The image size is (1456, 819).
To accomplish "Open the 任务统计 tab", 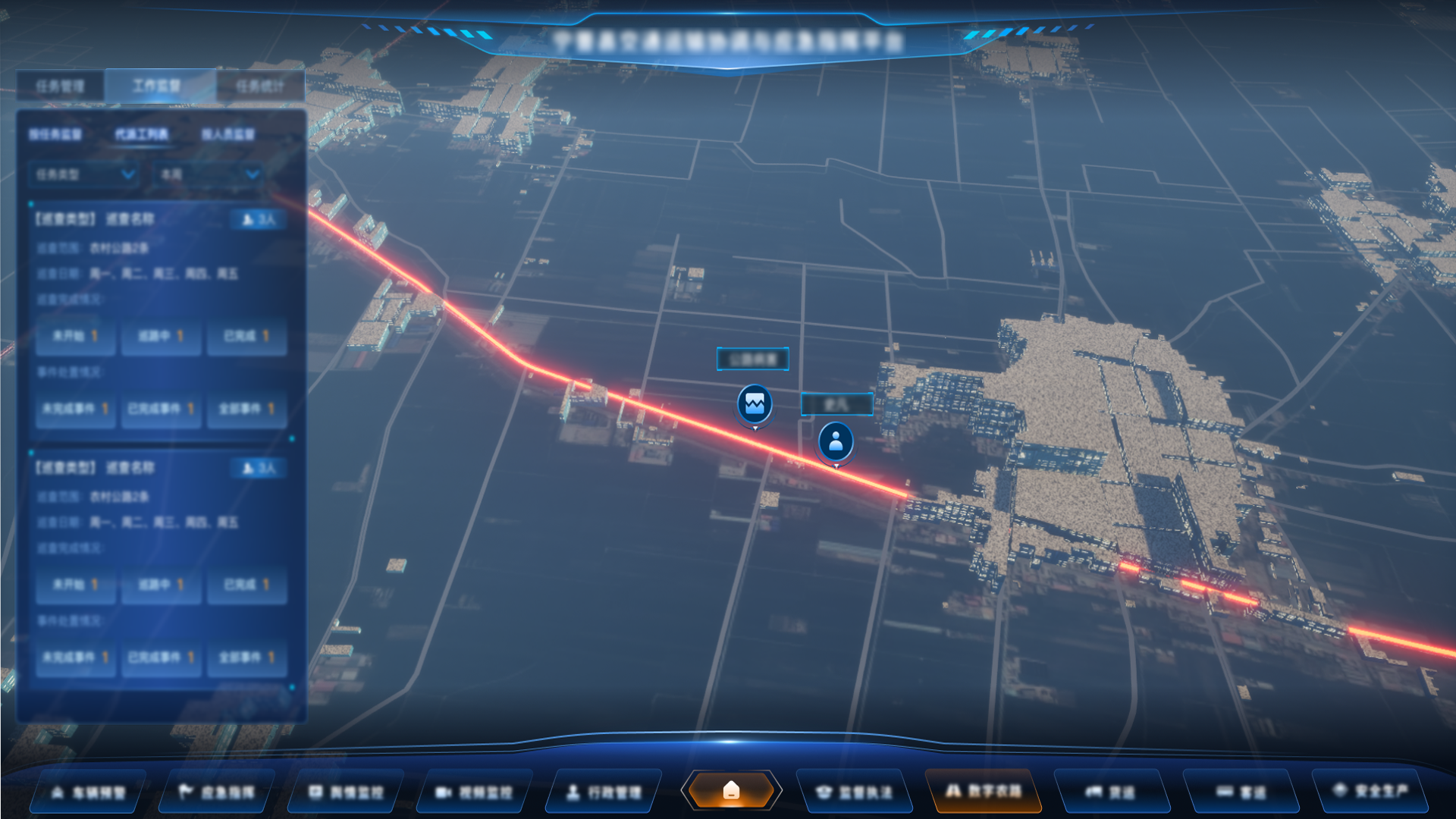I will [259, 86].
